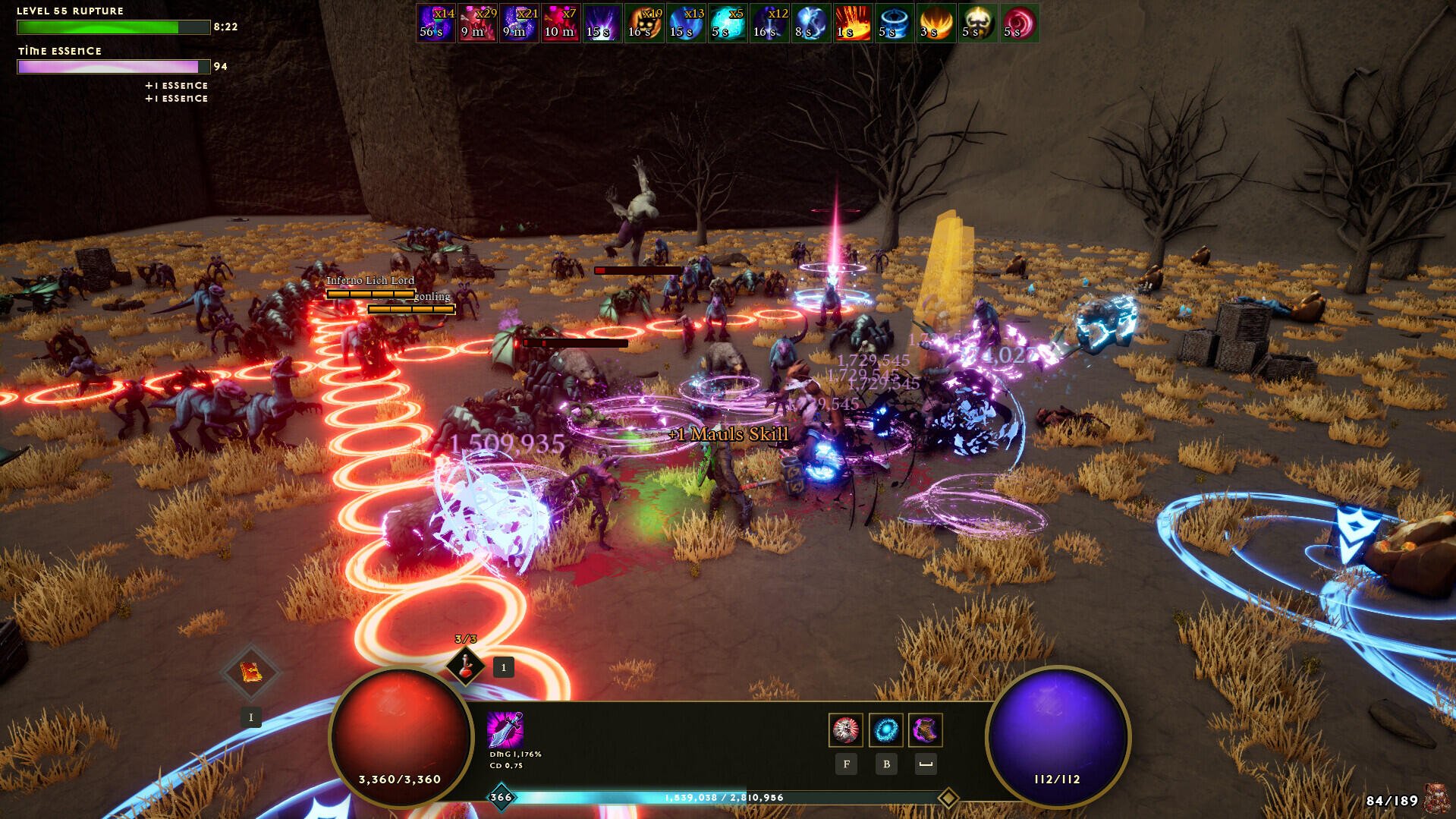1456x819 pixels.
Task: Toggle the B keybind button
Action: coord(886,764)
